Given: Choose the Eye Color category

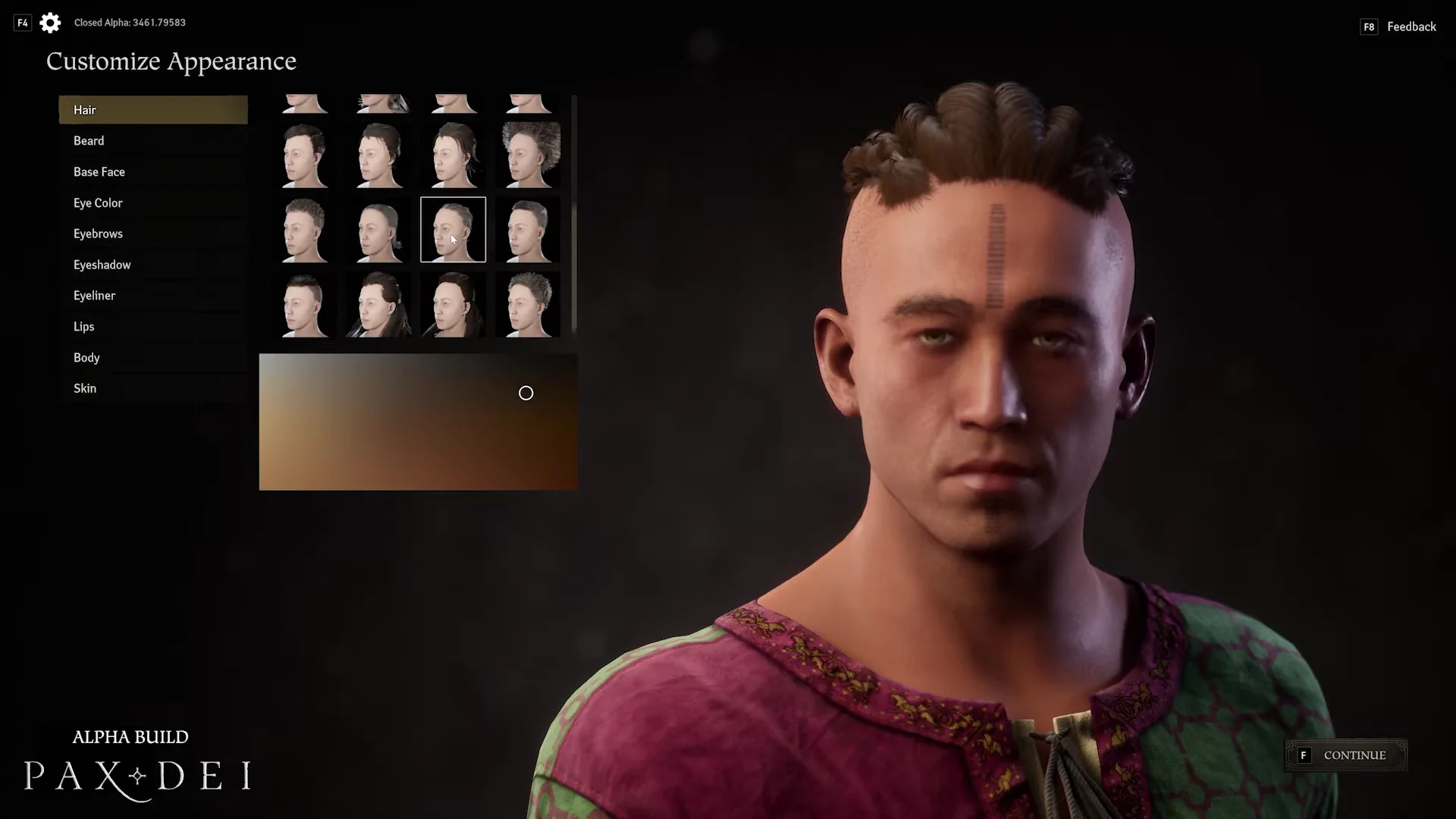Looking at the screenshot, I should 152,203.
